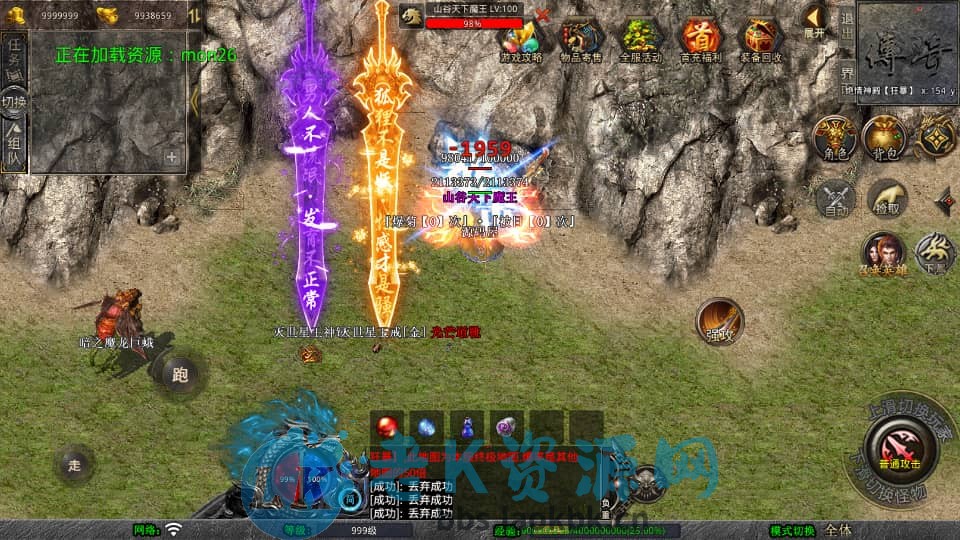Click the plus button in quest panel
Screen dimensions: 960x540
[x=171, y=157]
